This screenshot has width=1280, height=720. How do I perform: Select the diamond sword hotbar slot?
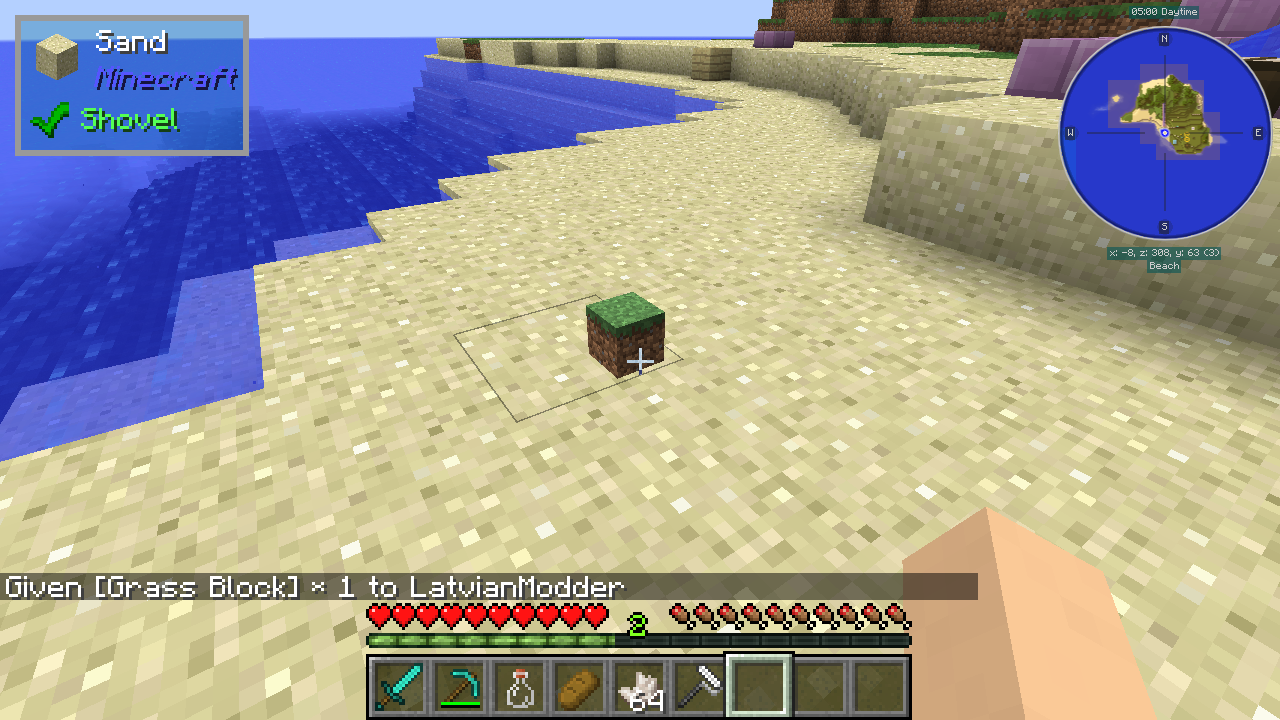[x=398, y=687]
